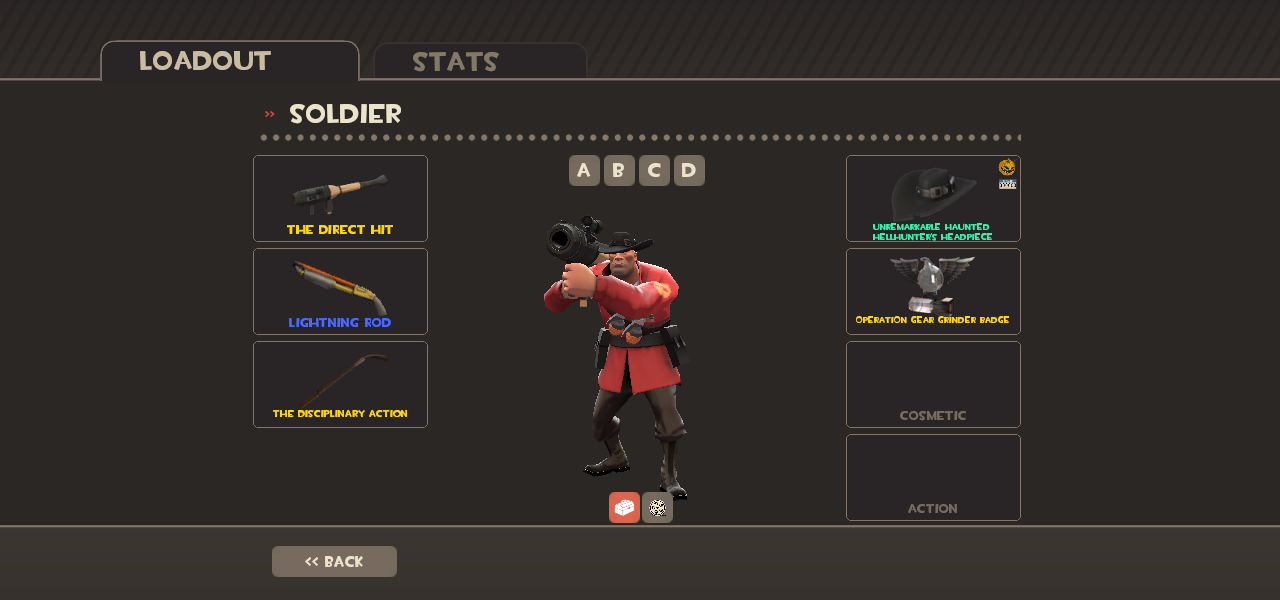
Task: Switch to loadout preset B
Action: click(x=619, y=170)
